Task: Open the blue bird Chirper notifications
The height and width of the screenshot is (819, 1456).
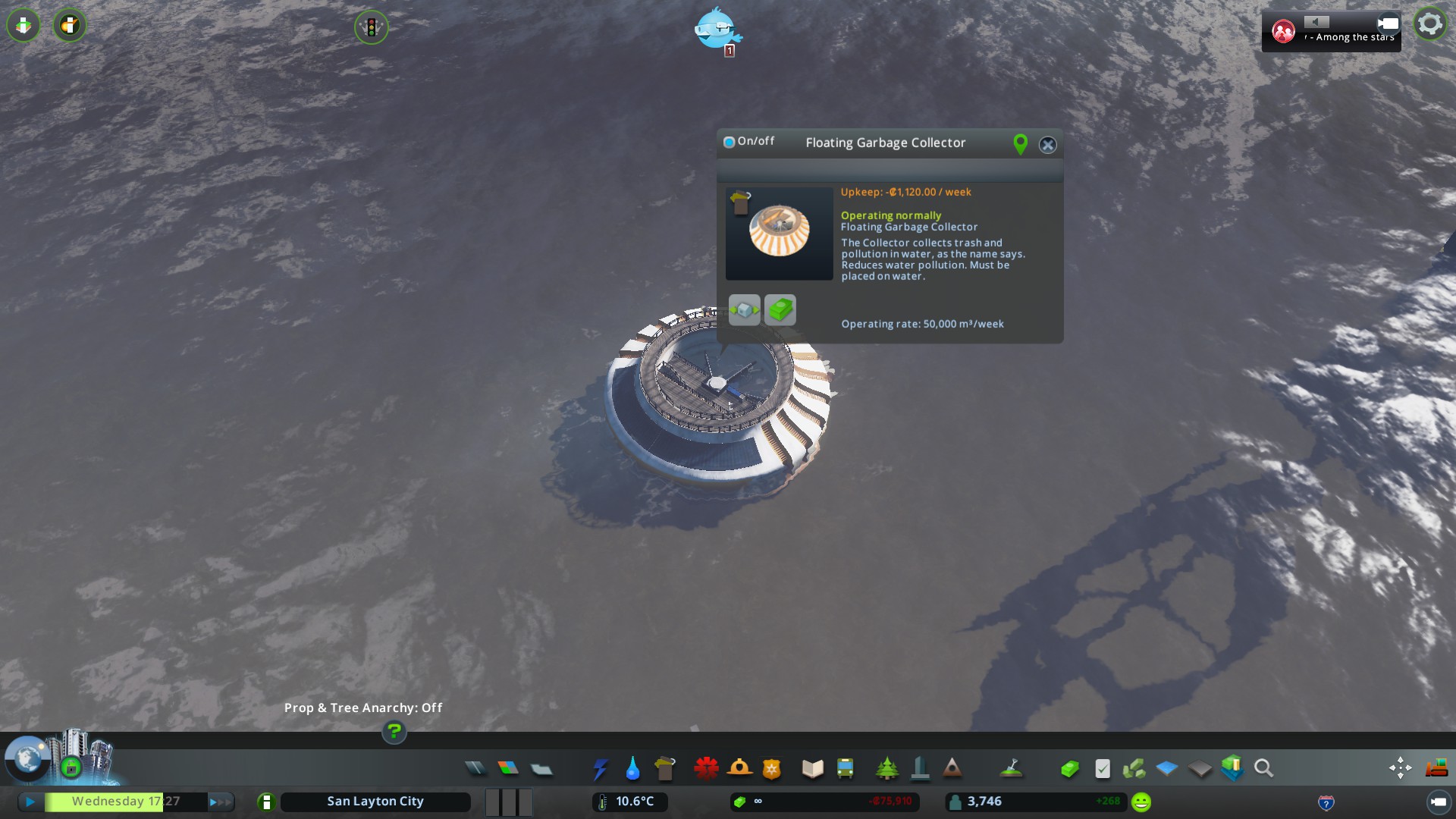Action: click(x=716, y=29)
